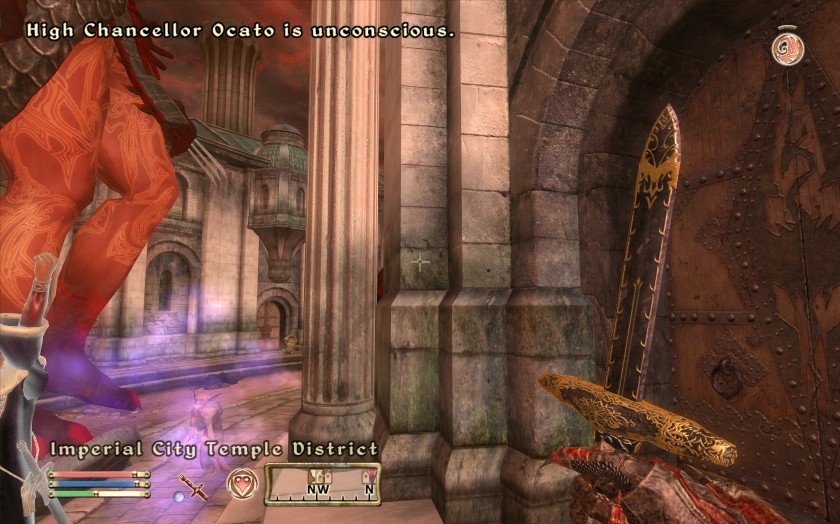Click the swirl active effect icon
Image resolution: width=840 pixels, height=524 pixels.
coord(784,45)
